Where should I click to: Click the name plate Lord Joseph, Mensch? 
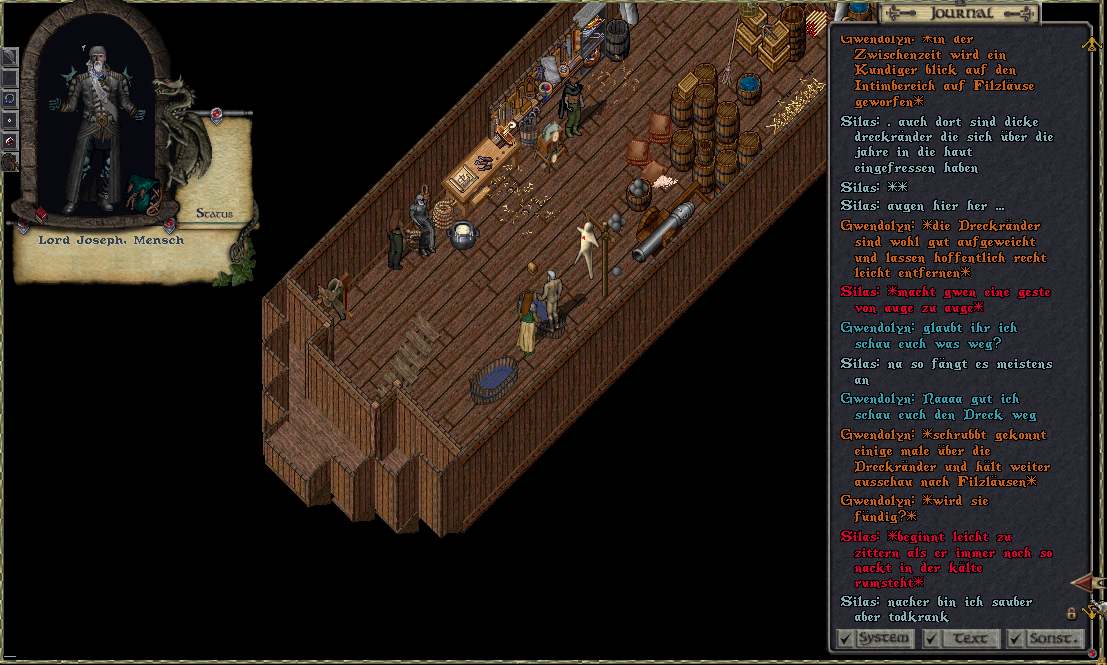[111, 240]
